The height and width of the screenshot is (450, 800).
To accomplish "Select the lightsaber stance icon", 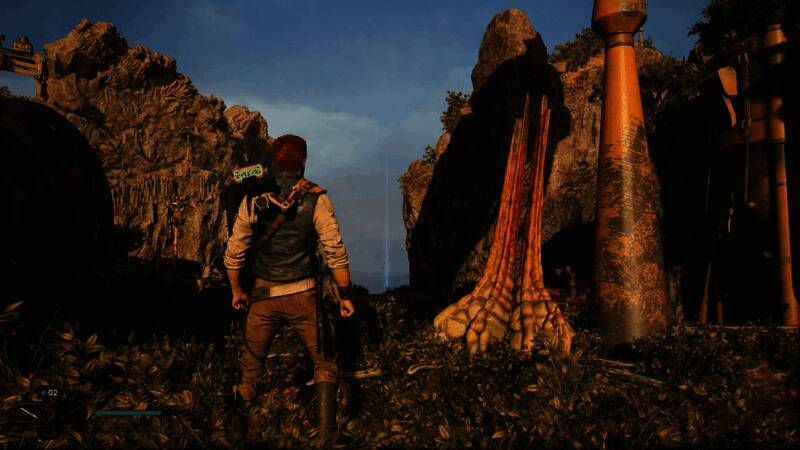I will tap(28, 411).
